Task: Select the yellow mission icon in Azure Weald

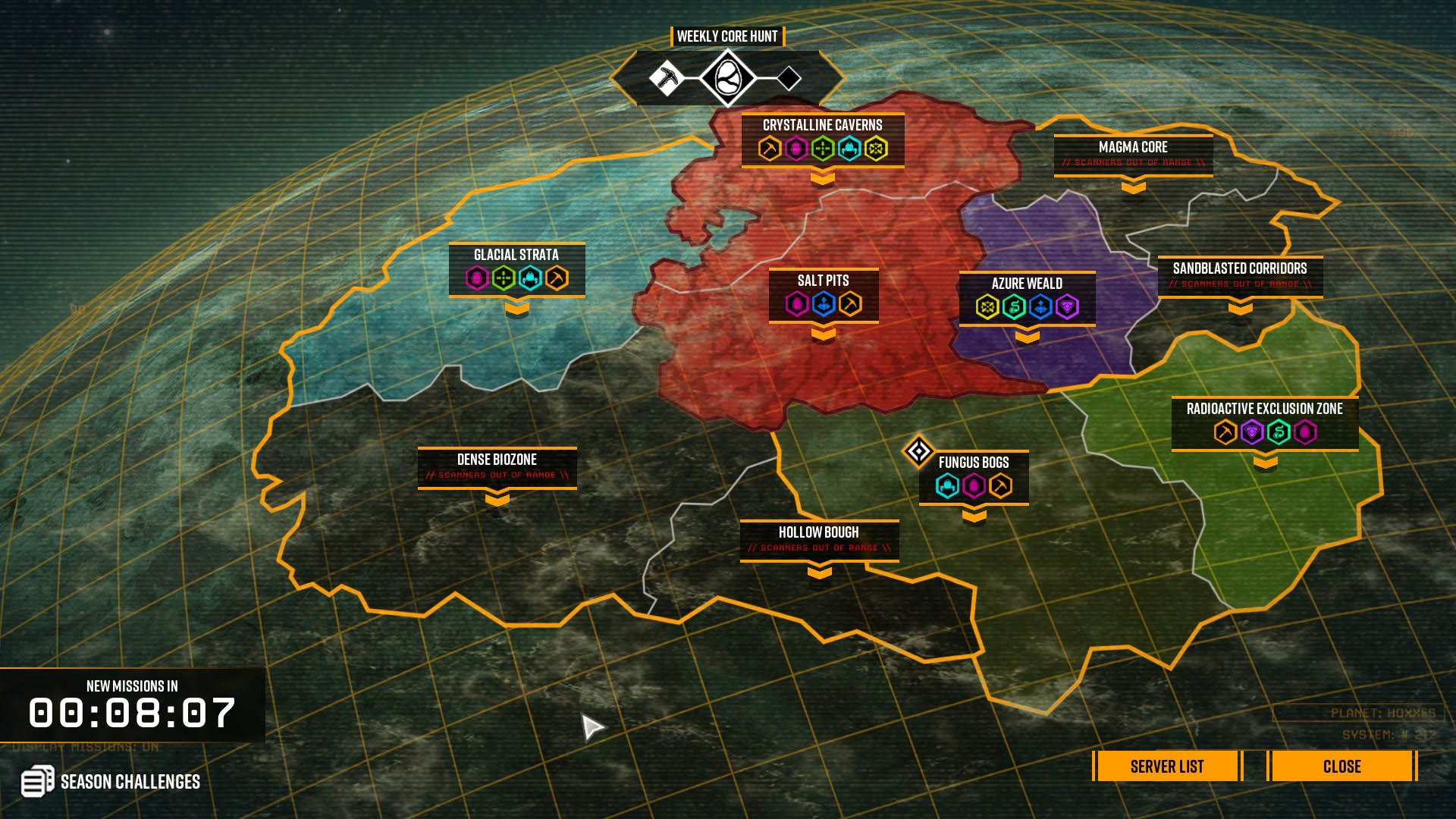Action: click(987, 307)
